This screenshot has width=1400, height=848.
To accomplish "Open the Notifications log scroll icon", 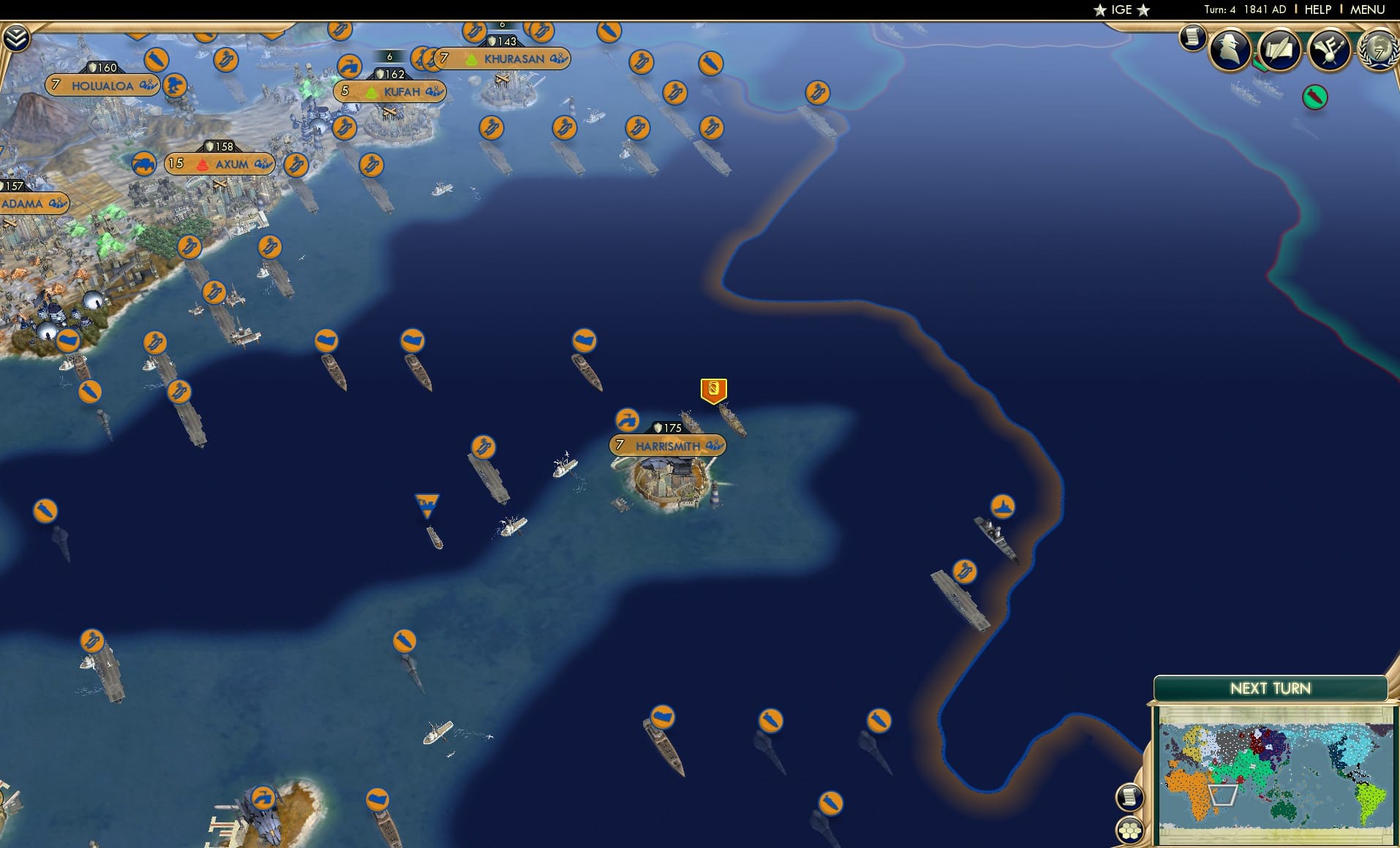I will tap(1193, 37).
